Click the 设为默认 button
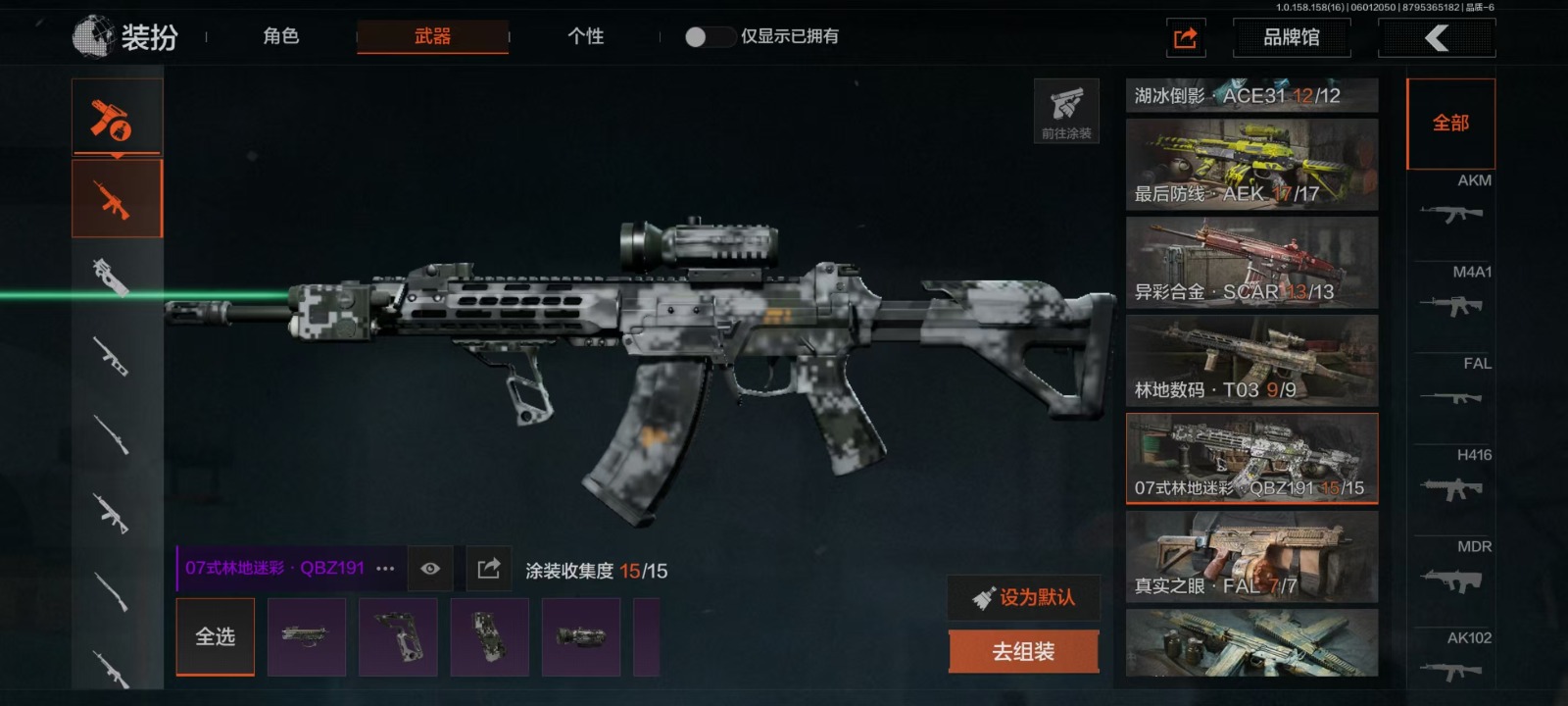 [1023, 597]
